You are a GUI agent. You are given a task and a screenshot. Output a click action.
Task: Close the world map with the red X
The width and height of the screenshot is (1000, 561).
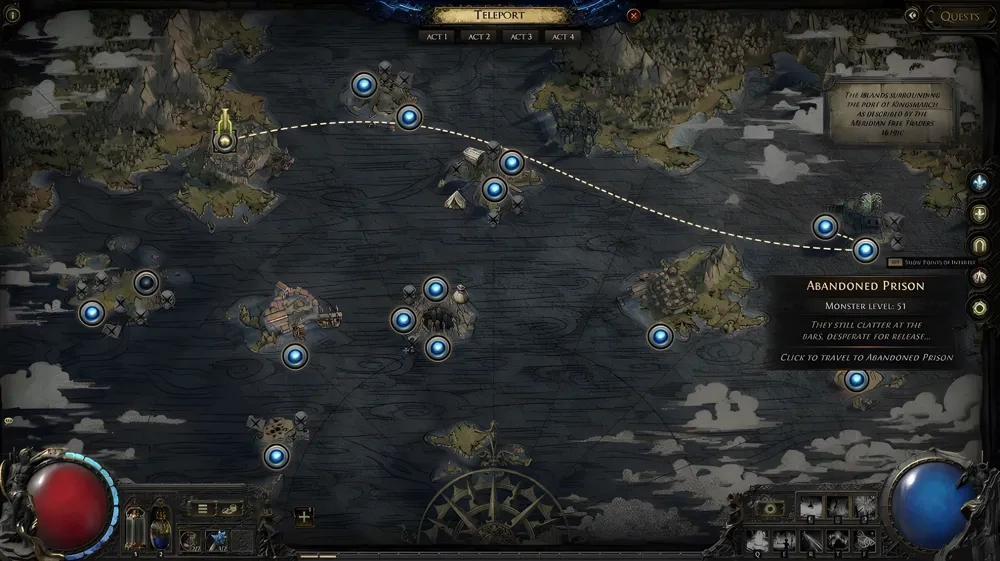pyautogui.click(x=633, y=16)
